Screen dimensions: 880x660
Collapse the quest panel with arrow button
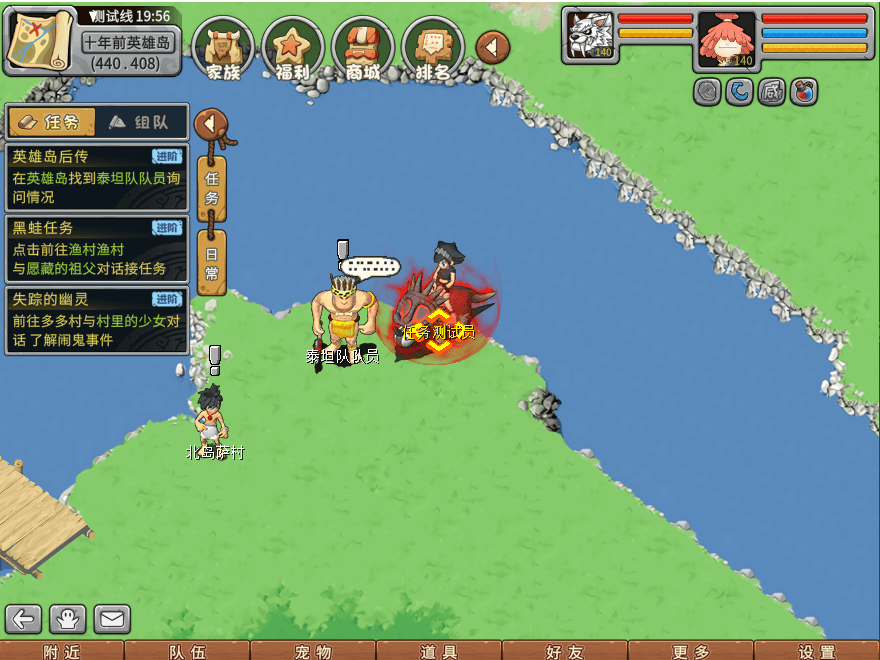210,124
